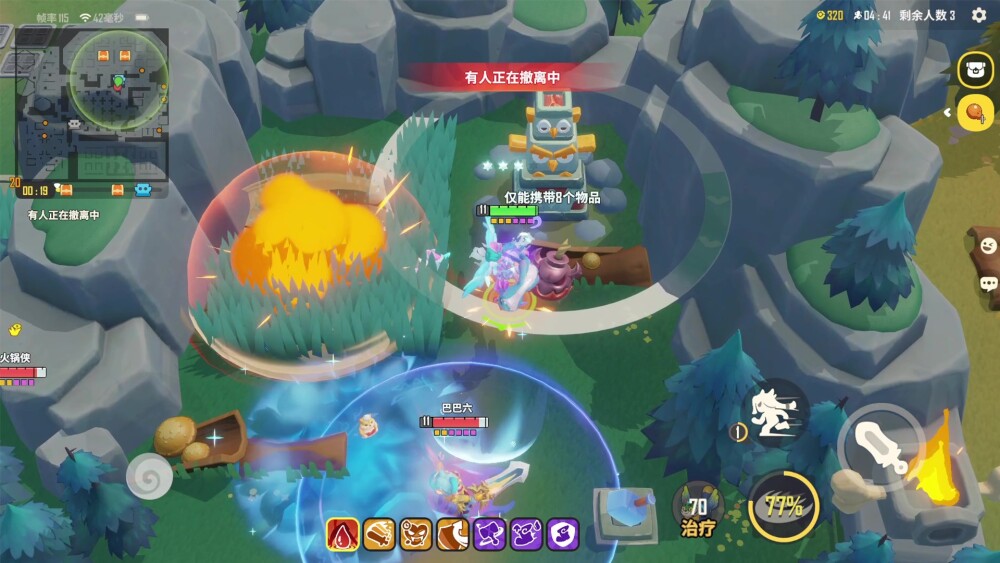Screen dimensions: 1000x563
Task: Use the orange food item shortcut
Action: (973, 112)
